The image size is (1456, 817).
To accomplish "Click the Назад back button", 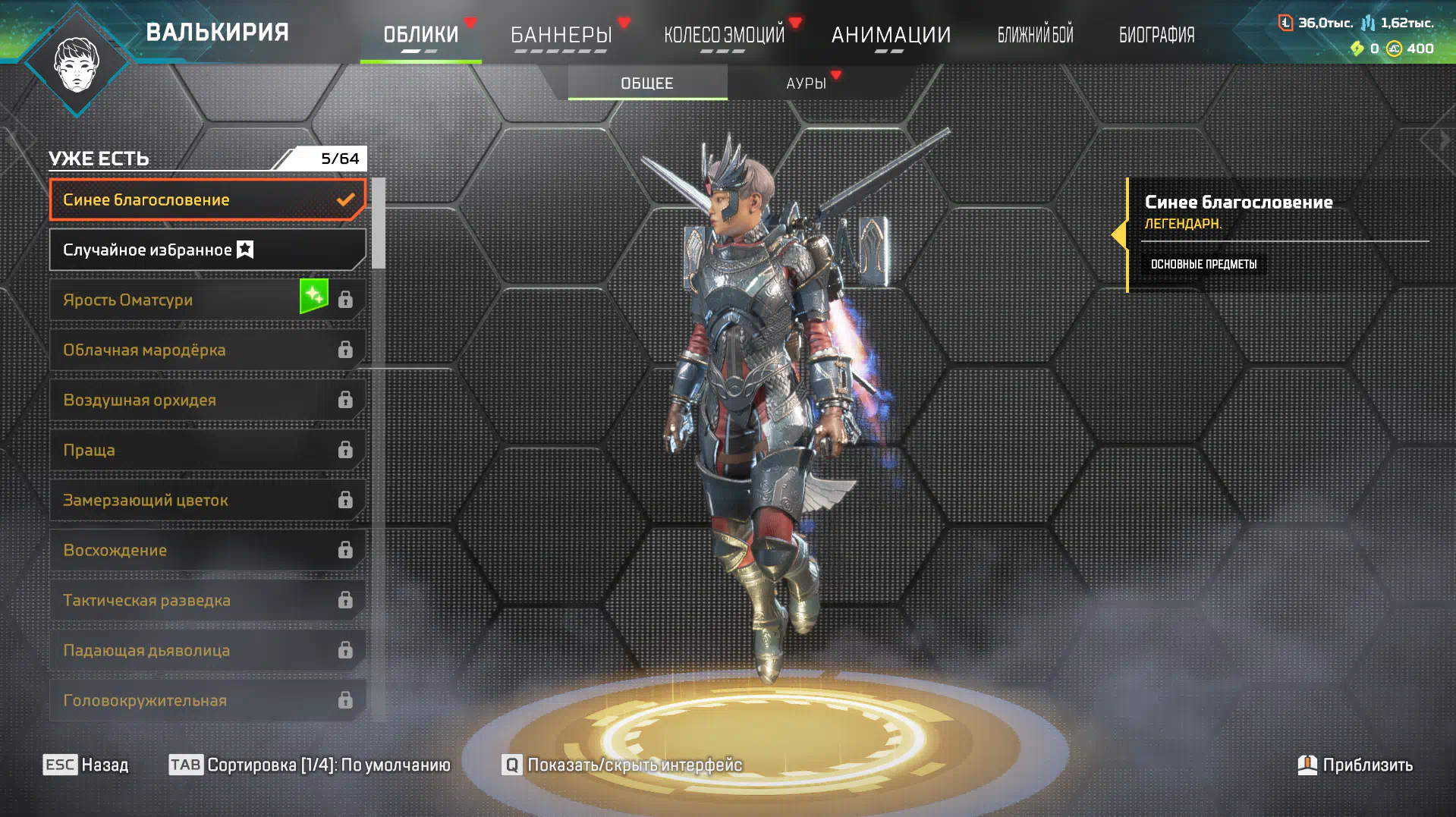I will click(x=86, y=765).
